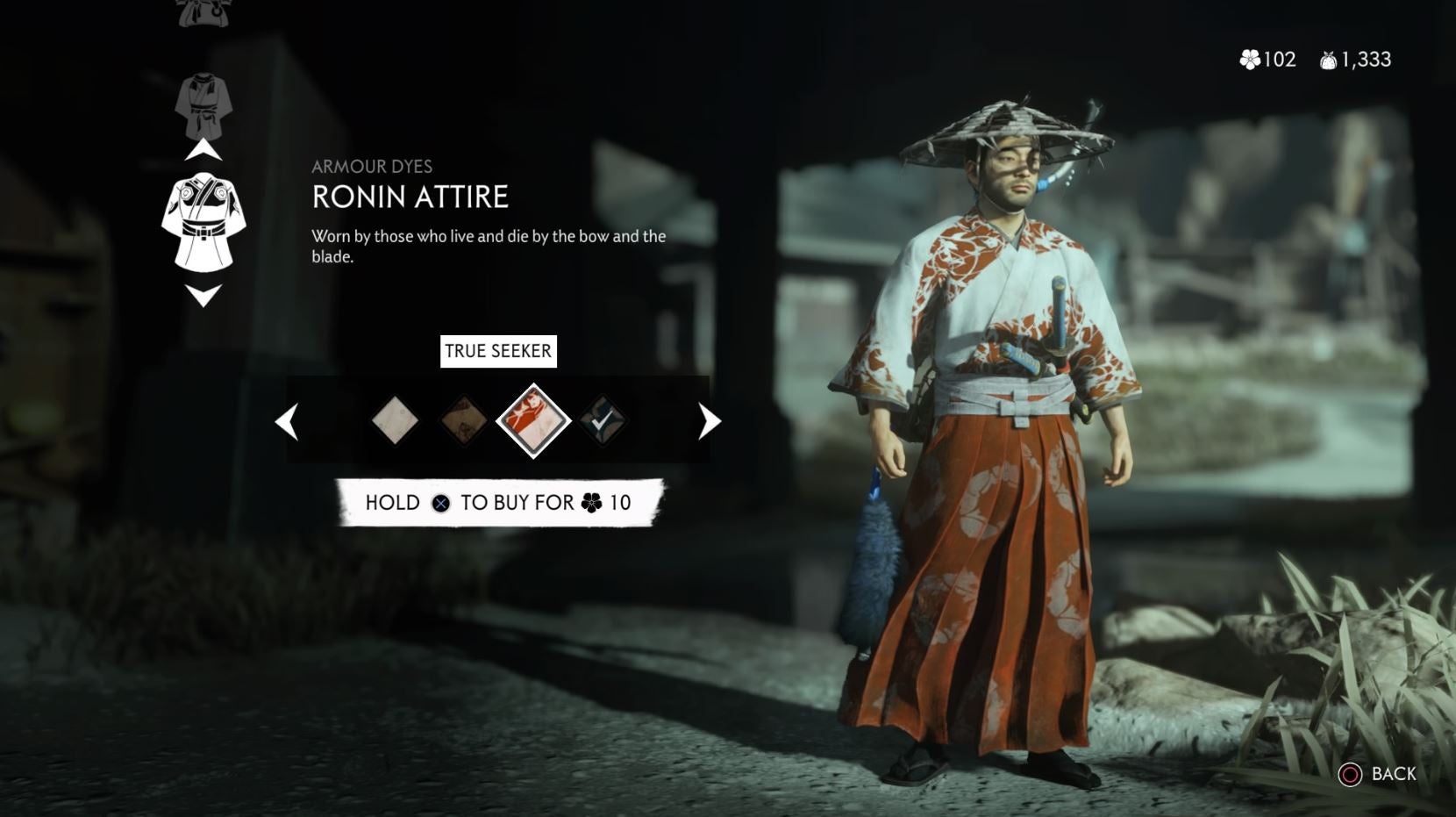The width and height of the screenshot is (1456, 817).
Task: Select the TRUE SEEKER dye label
Action: pyautogui.click(x=496, y=351)
